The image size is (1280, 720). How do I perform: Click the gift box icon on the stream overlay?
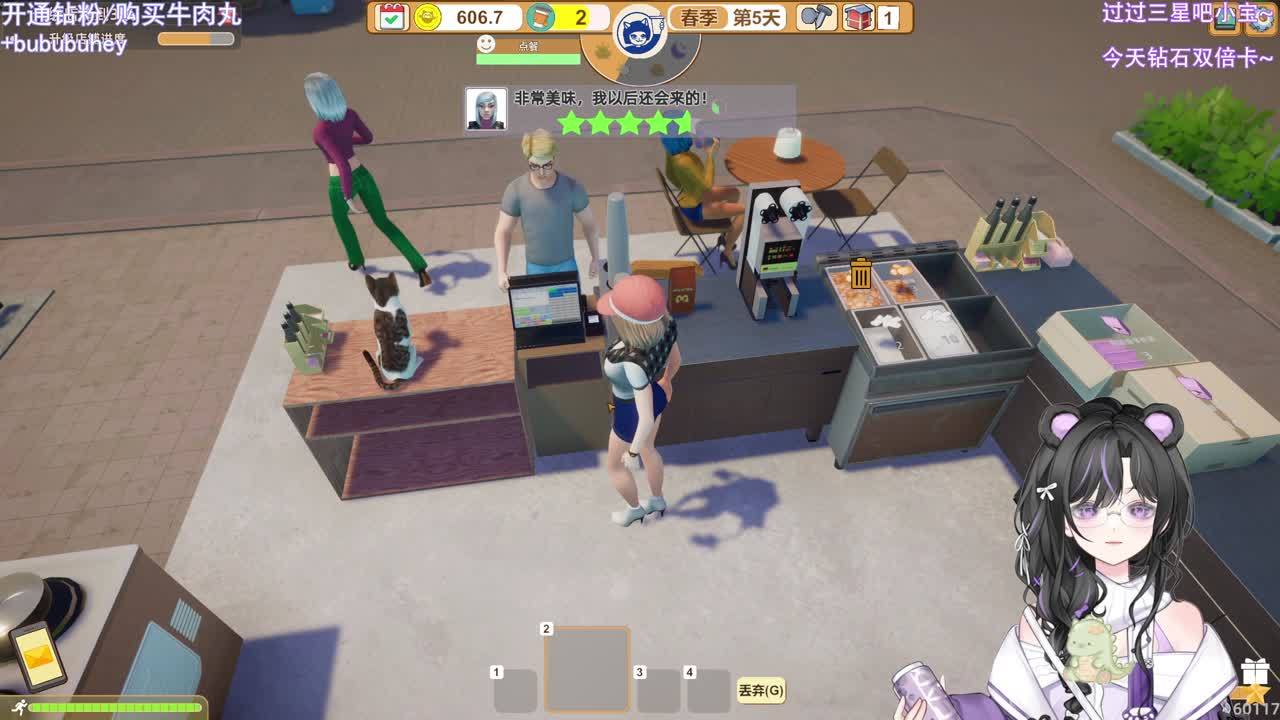1254,671
